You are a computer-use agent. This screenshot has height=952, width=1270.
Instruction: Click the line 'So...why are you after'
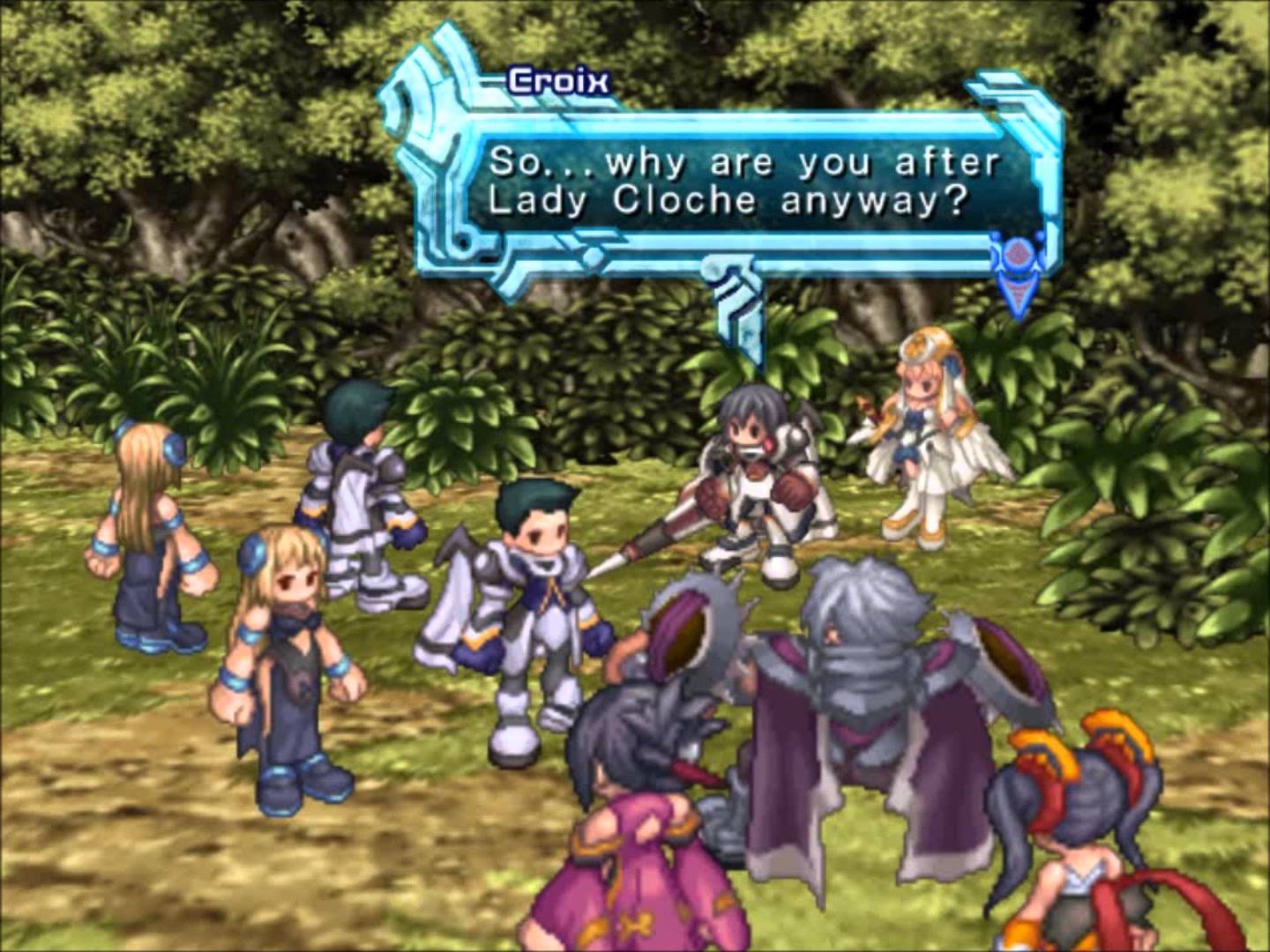743,162
